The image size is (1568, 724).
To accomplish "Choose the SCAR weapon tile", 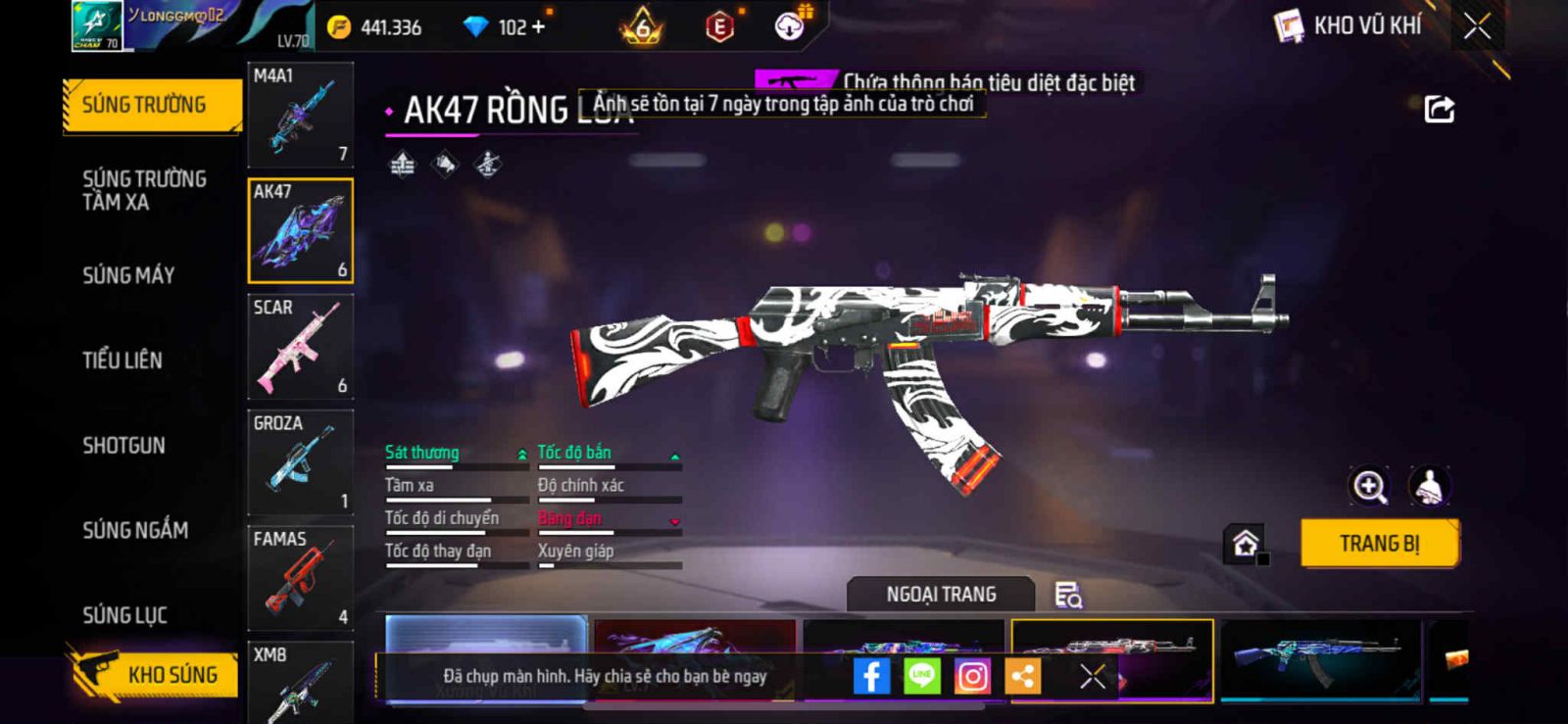I will click(x=300, y=347).
